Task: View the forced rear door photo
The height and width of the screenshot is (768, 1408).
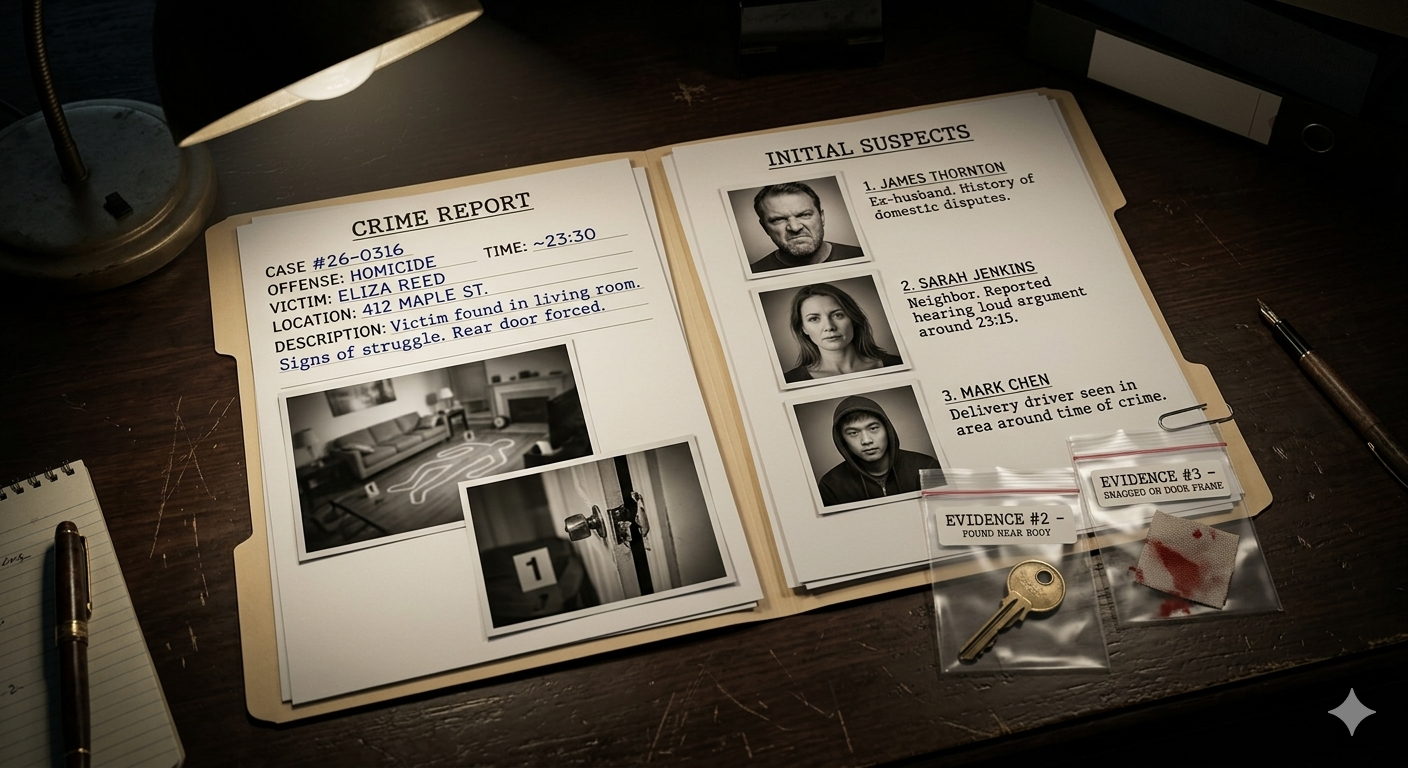Action: point(594,534)
